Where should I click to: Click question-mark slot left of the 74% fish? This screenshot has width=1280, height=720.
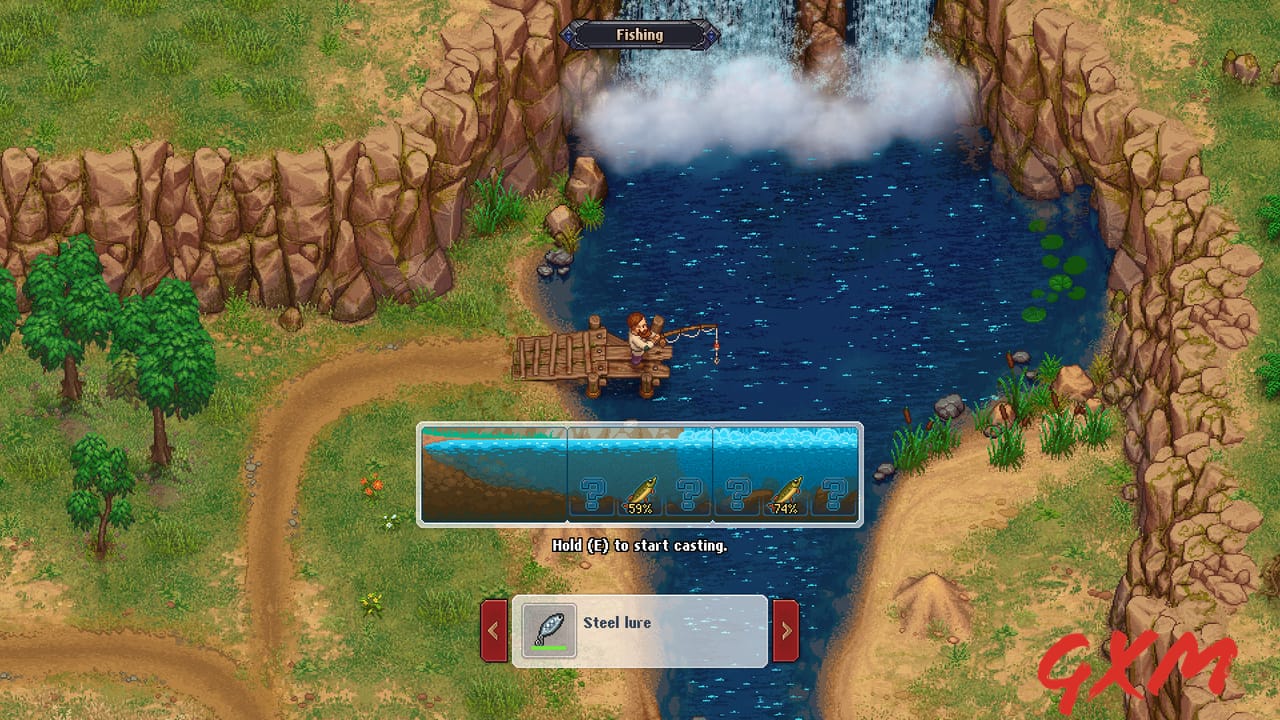(738, 492)
